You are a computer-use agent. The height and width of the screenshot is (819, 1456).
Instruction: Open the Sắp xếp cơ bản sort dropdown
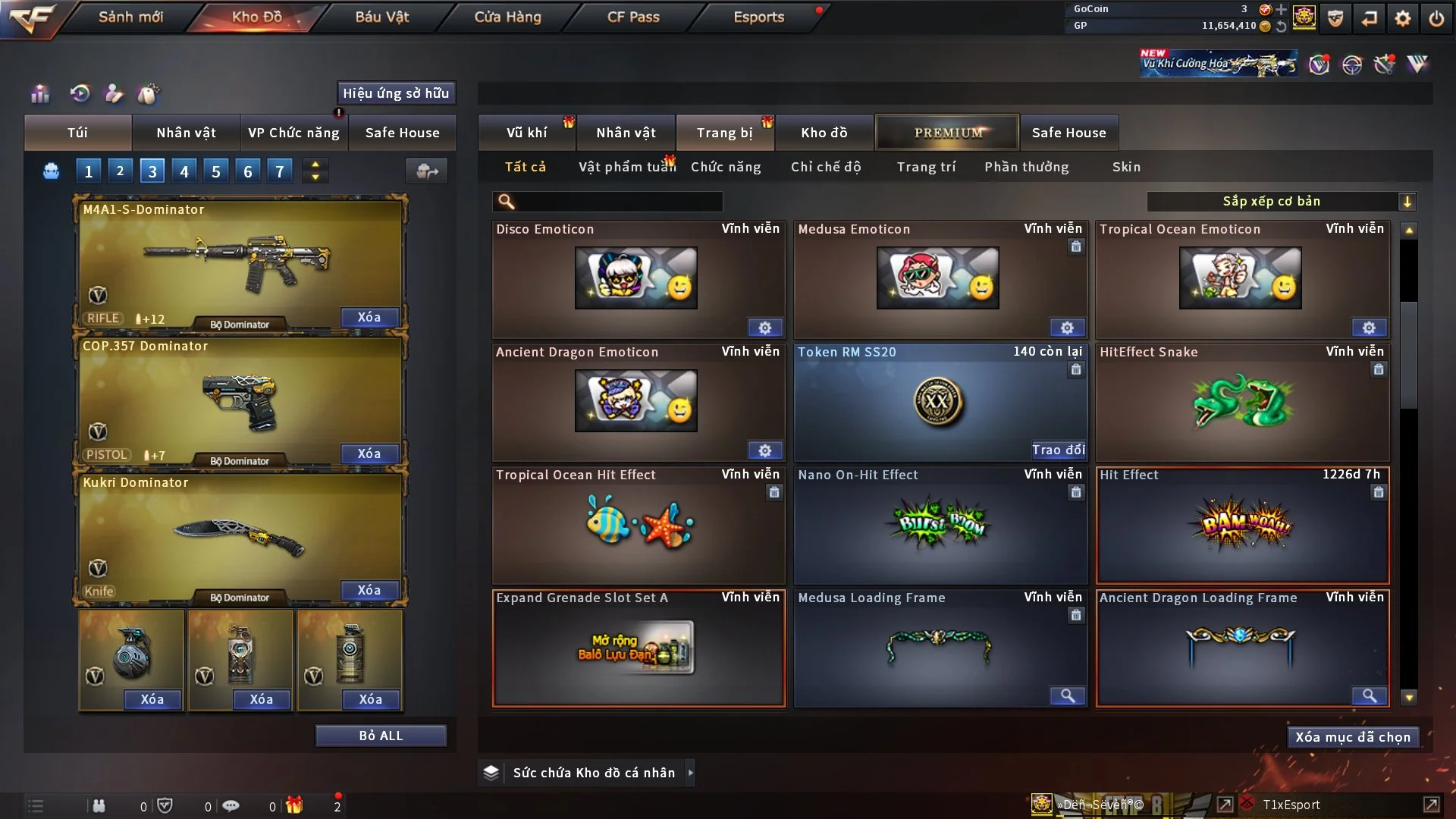tap(1281, 202)
